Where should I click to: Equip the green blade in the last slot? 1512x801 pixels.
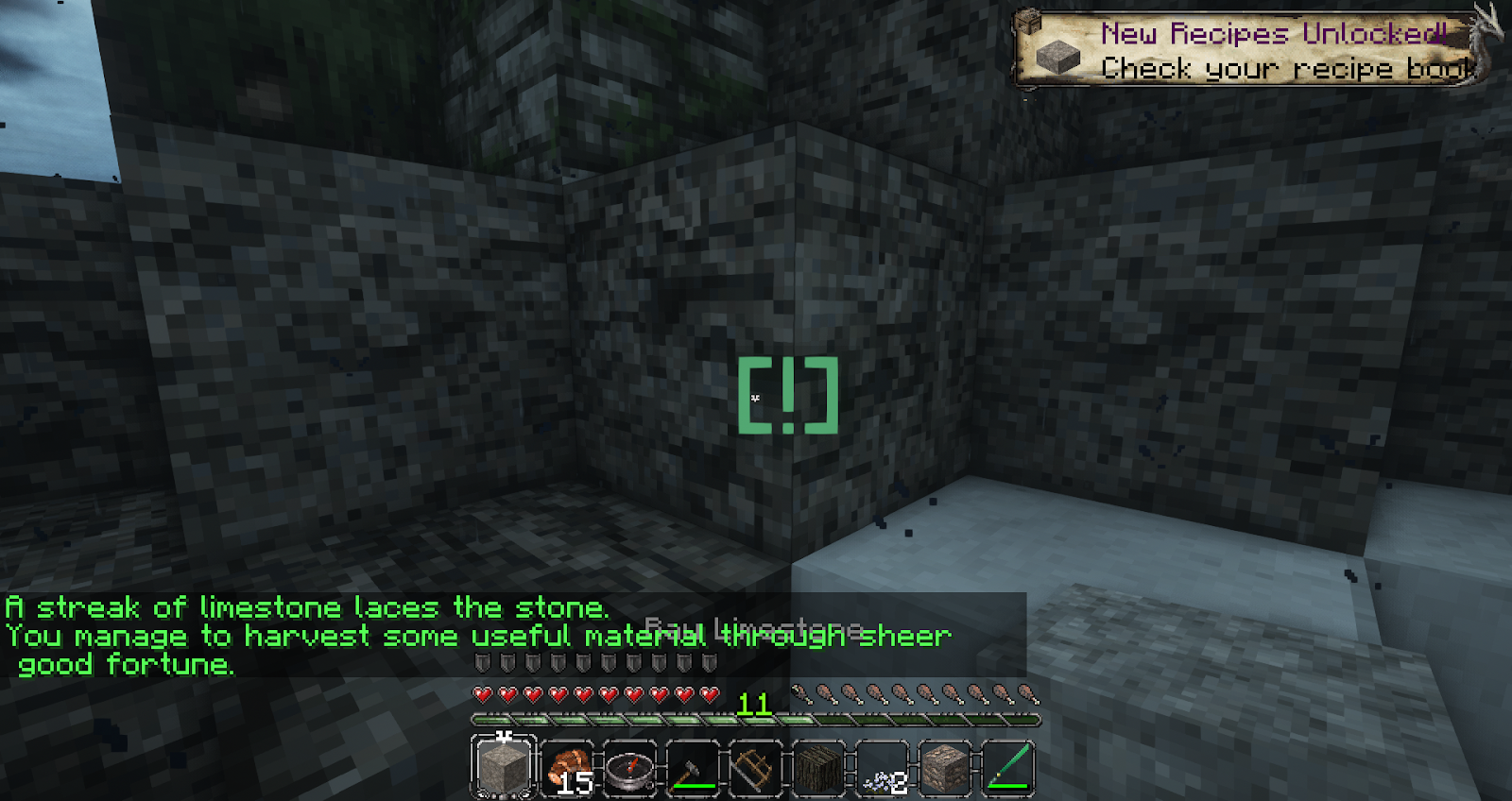1008,767
